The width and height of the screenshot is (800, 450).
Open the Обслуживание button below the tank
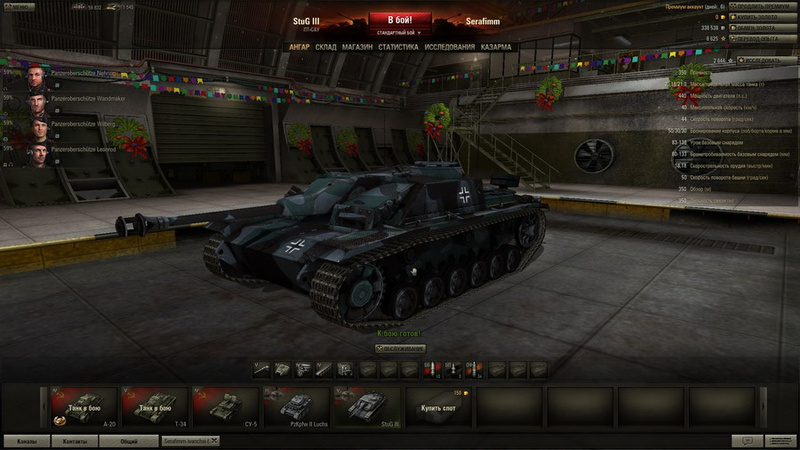click(400, 348)
